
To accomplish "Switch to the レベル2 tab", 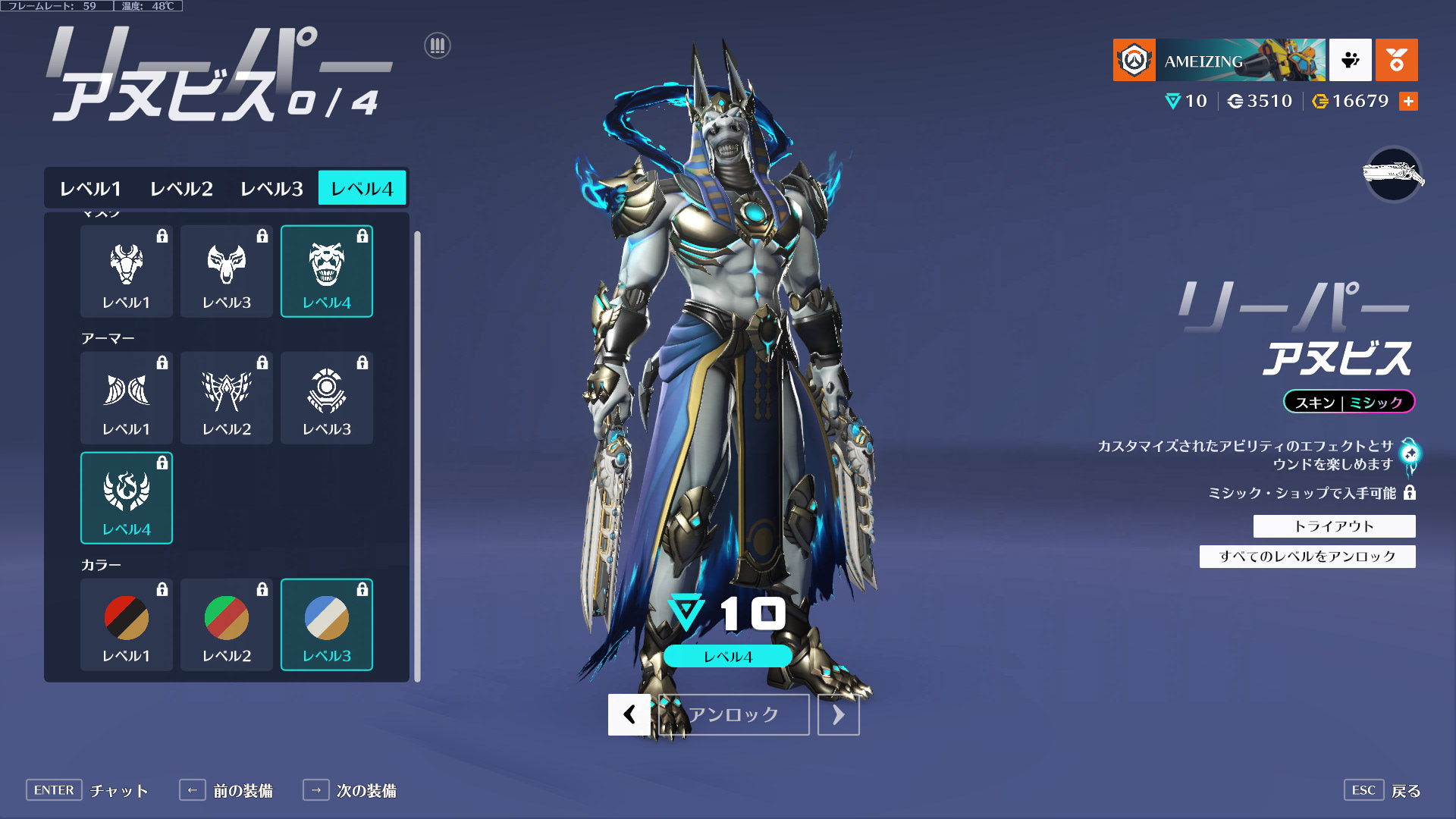I will 181,188.
